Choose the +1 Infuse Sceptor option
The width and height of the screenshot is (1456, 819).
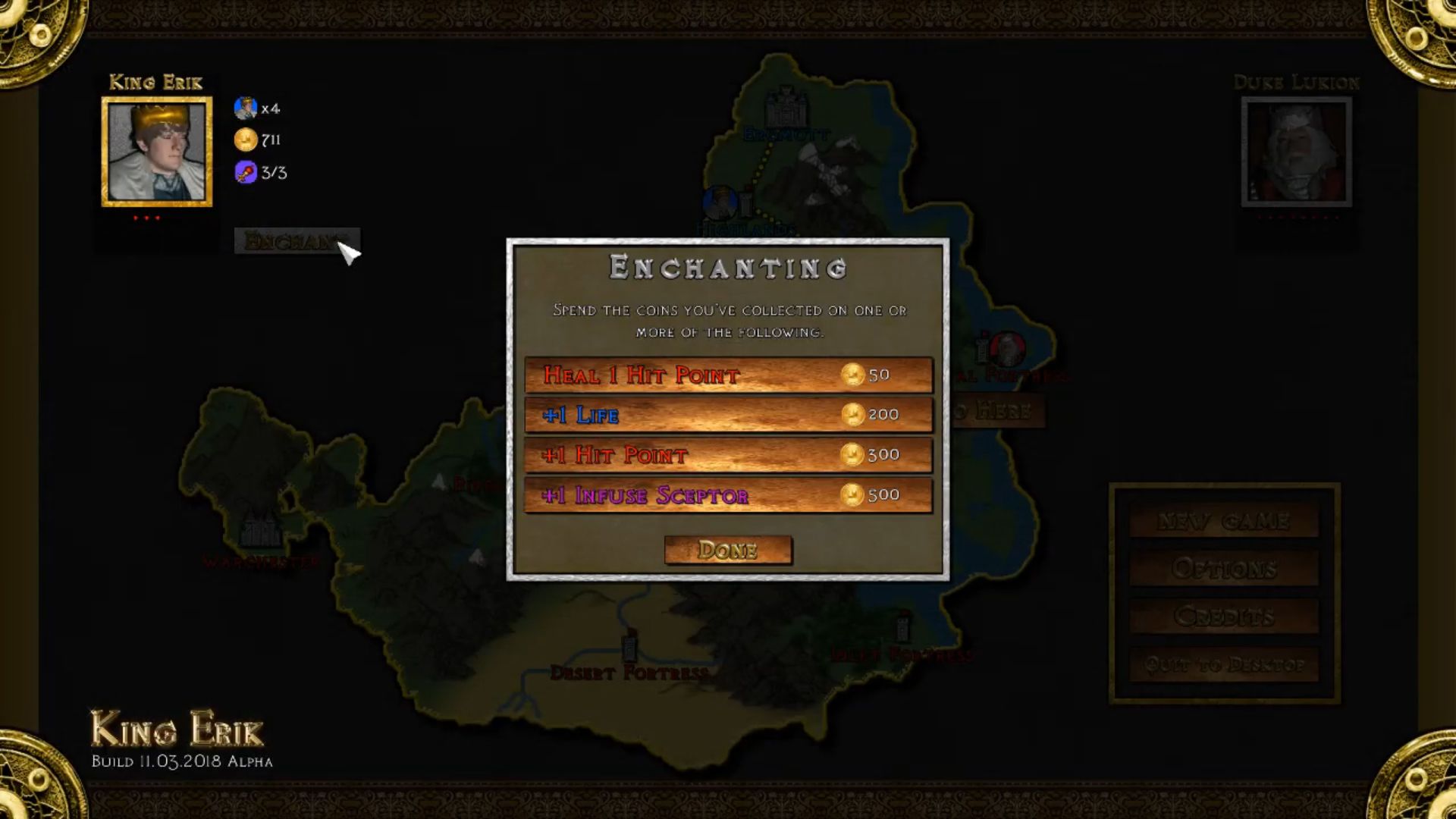(x=728, y=495)
